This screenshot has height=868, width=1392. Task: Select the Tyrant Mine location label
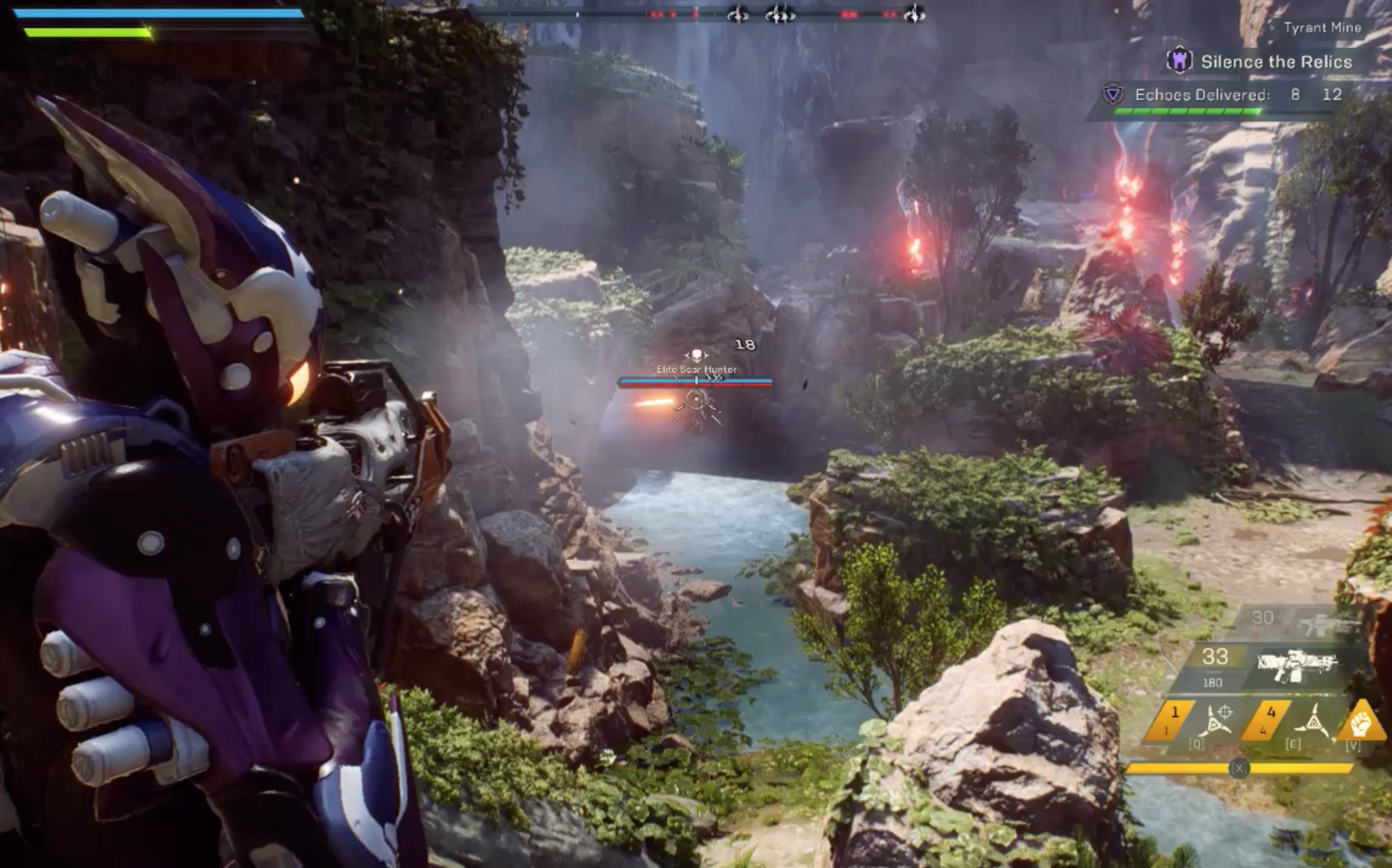[x=1322, y=27]
